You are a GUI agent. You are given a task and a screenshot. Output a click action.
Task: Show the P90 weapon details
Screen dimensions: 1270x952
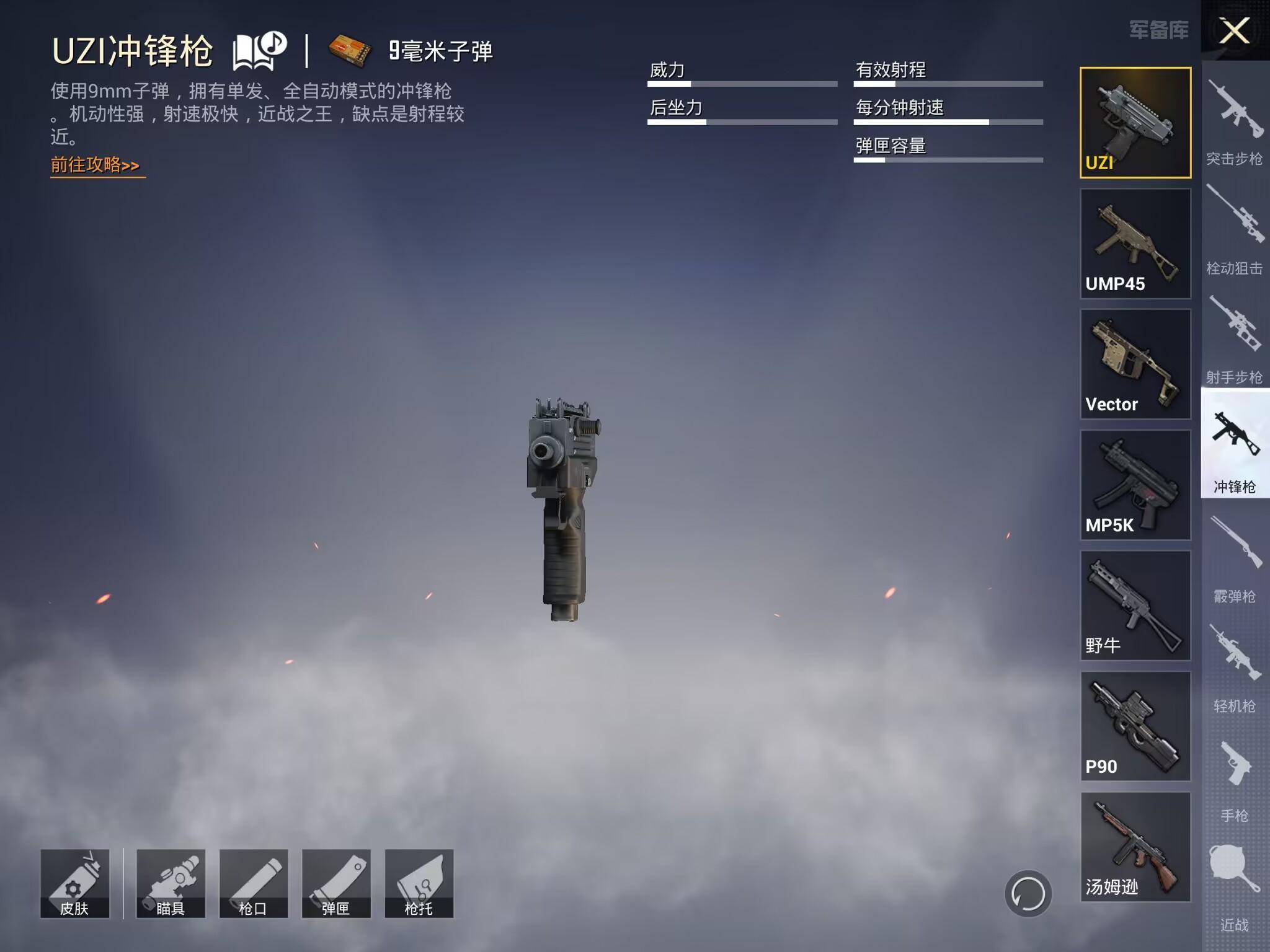[1135, 726]
